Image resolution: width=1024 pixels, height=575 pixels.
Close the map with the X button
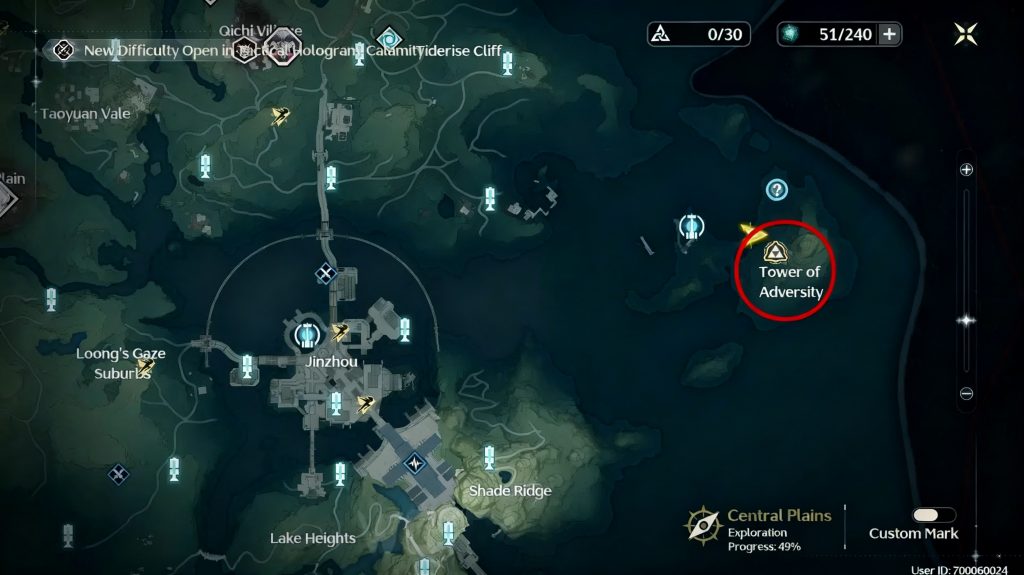point(966,34)
